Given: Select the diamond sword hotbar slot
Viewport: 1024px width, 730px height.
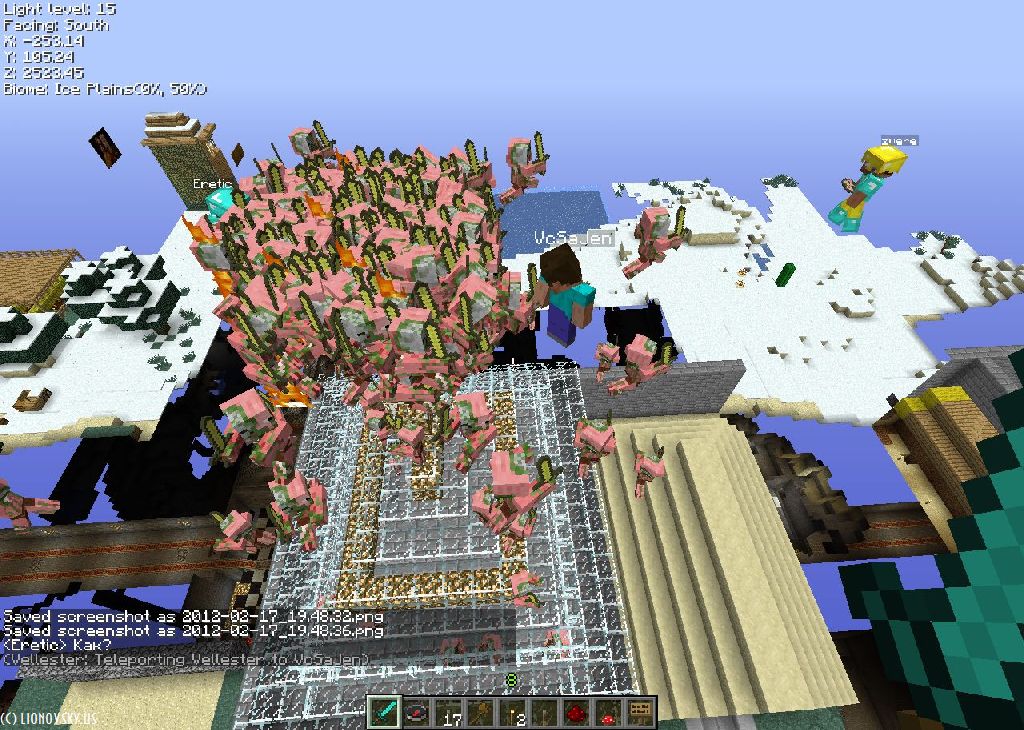Looking at the screenshot, I should click(385, 712).
